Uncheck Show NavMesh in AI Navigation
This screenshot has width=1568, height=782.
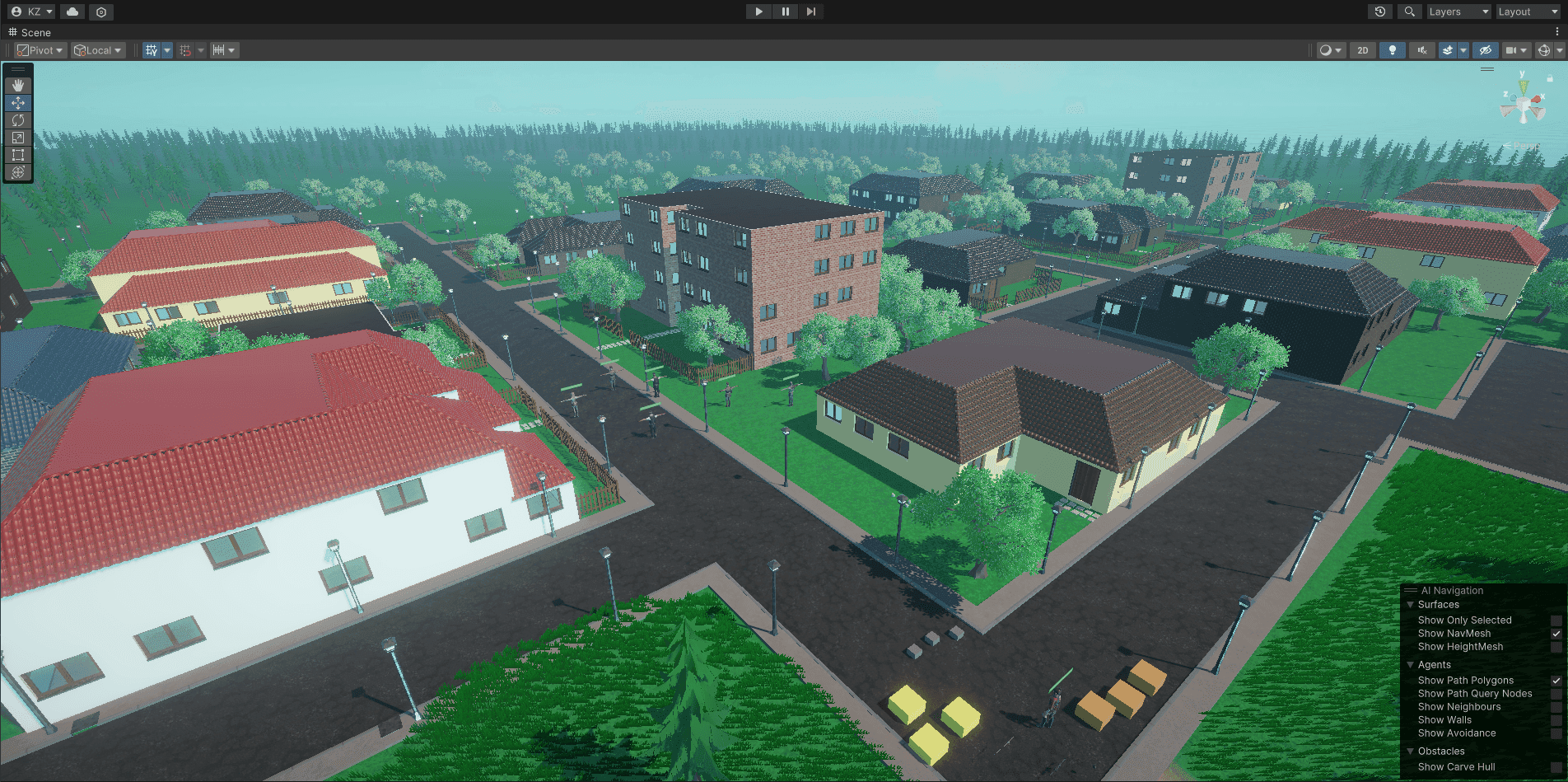1556,634
